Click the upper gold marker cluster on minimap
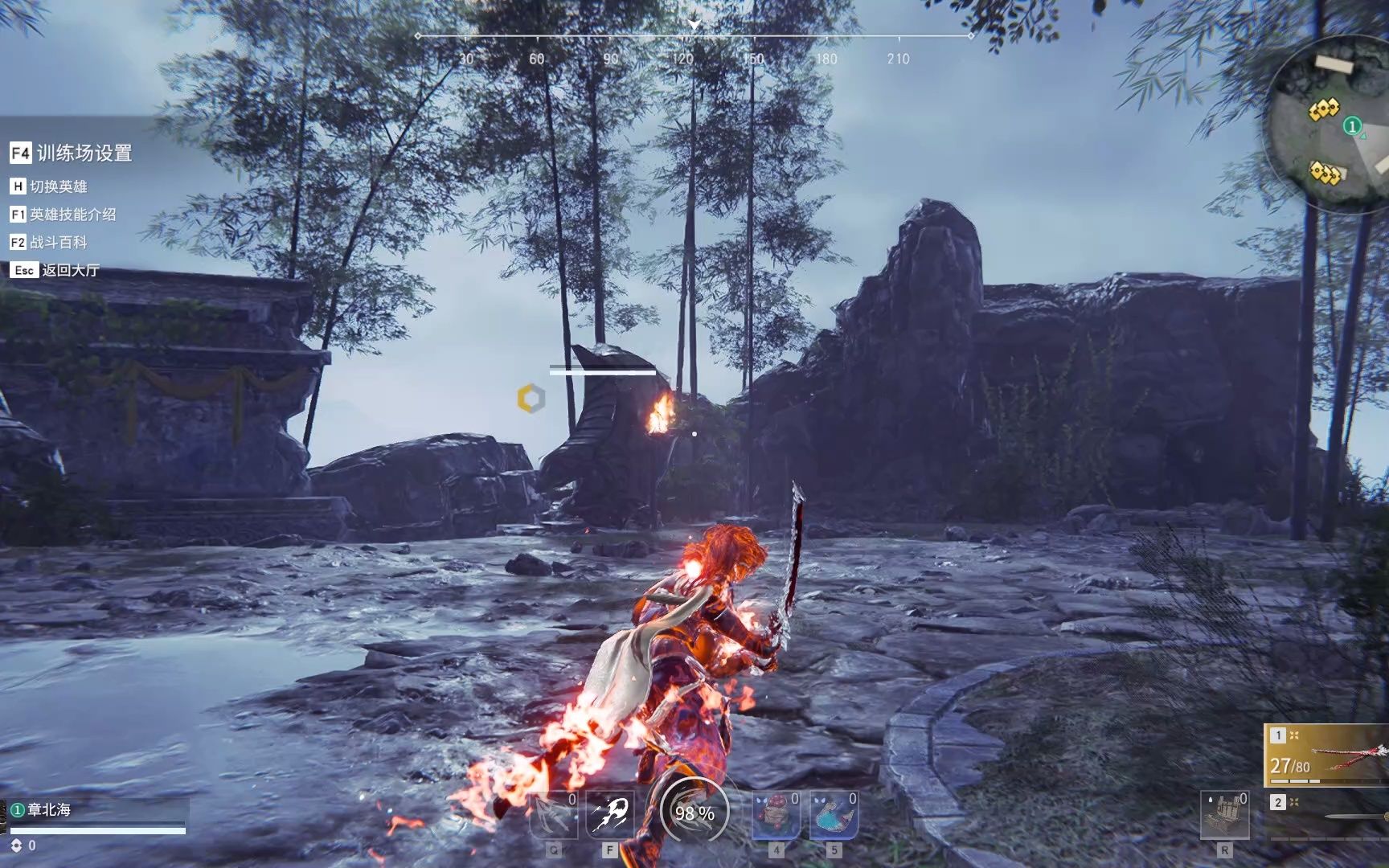The image size is (1389, 868). coord(1323,108)
